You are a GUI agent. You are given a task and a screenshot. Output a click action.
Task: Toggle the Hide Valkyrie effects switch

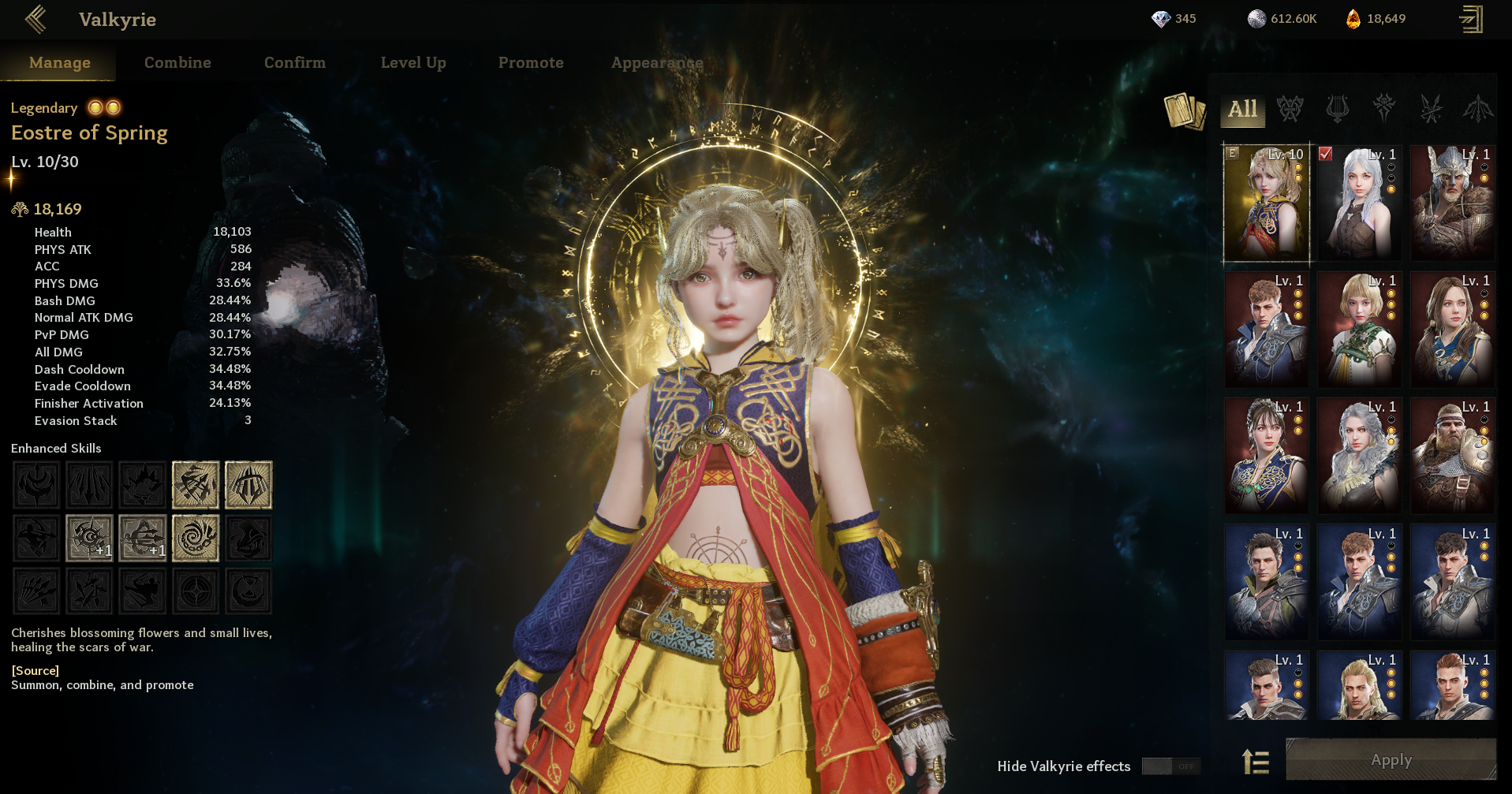1170,766
